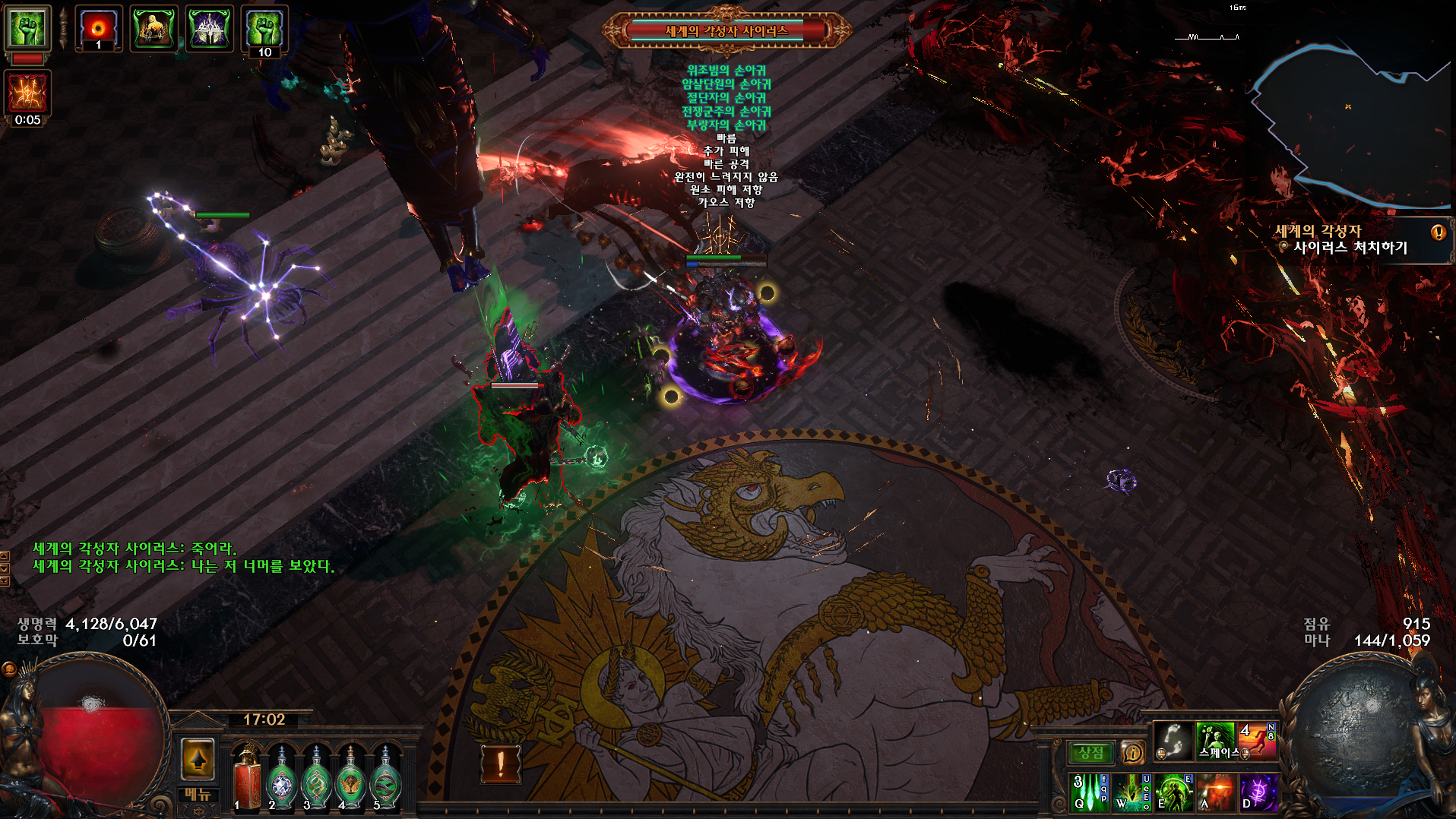Click the orange info speech-bubble icon
Viewport: 1456px width, 819px height.
pyautogui.click(x=1132, y=752)
